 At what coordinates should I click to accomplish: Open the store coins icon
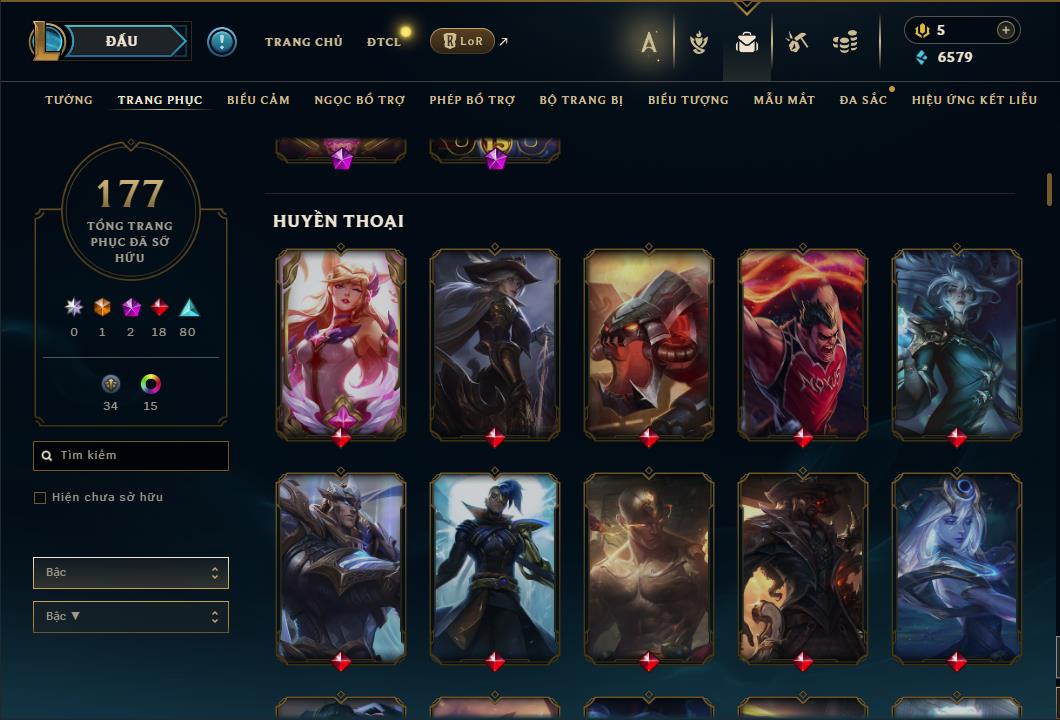(845, 42)
